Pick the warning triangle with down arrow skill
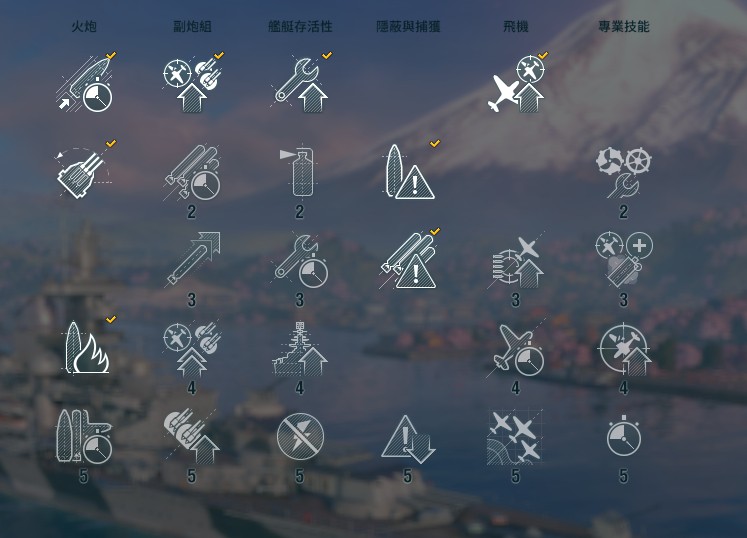Image resolution: width=747 pixels, height=538 pixels. pos(408,437)
